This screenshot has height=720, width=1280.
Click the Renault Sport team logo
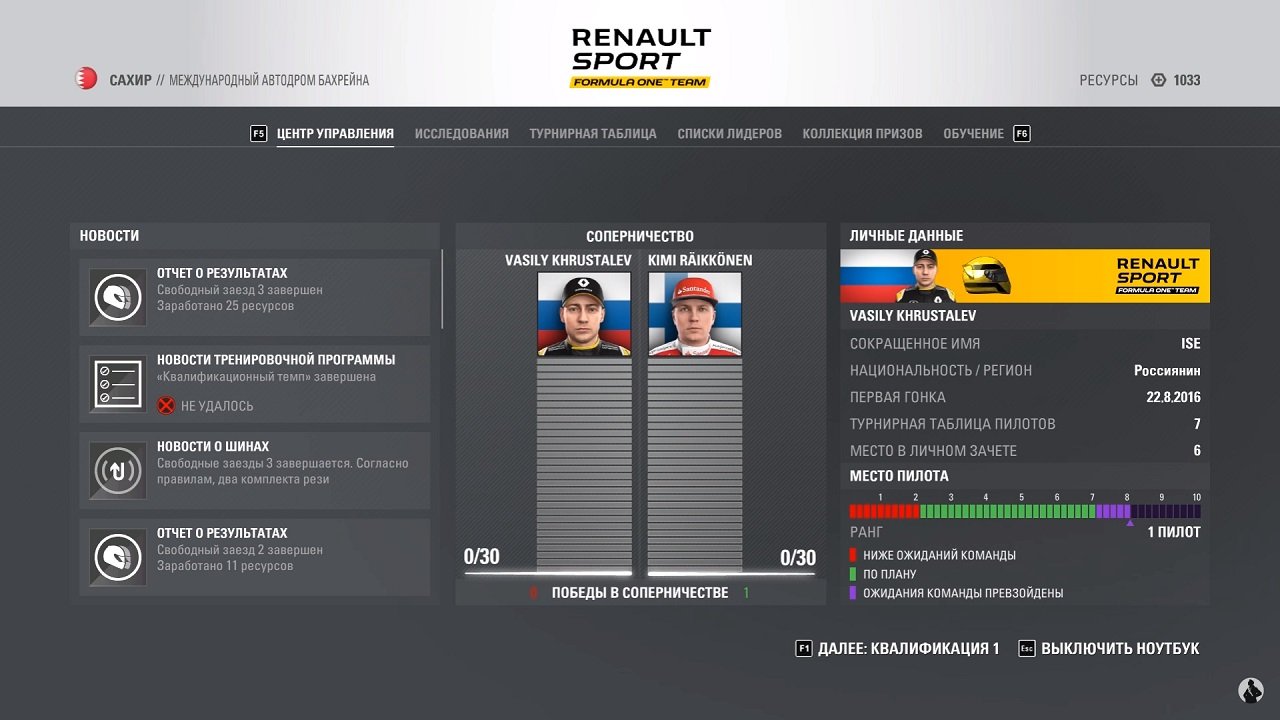coord(640,55)
